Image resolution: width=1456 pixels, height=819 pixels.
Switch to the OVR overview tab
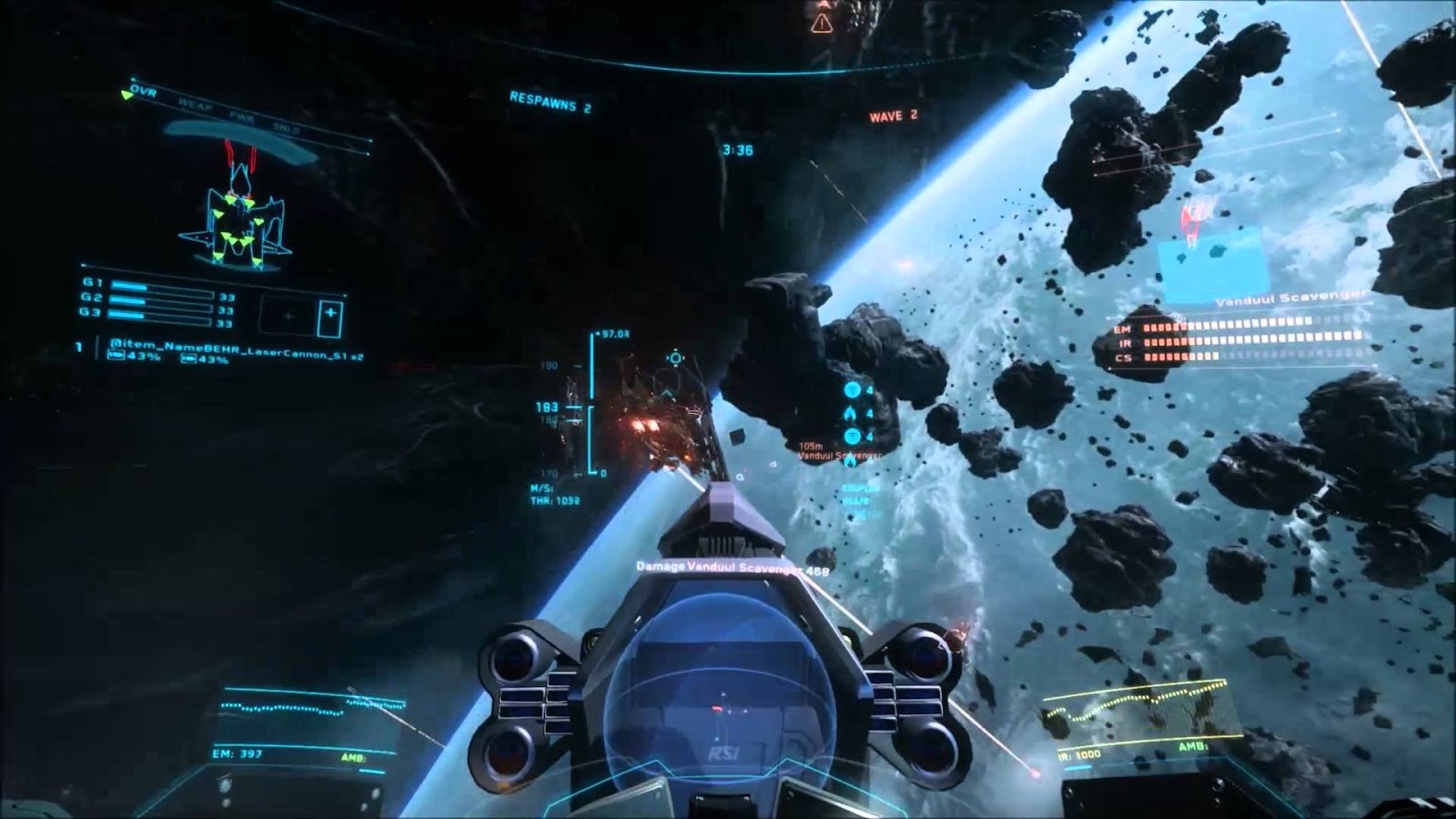(x=145, y=93)
